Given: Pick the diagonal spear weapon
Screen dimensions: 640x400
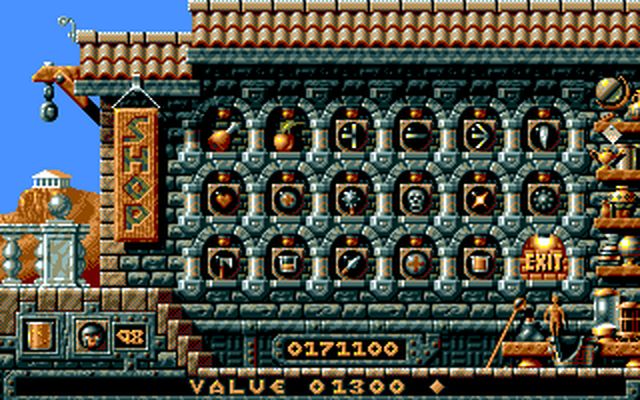Looking at the screenshot, I should (x=351, y=263).
